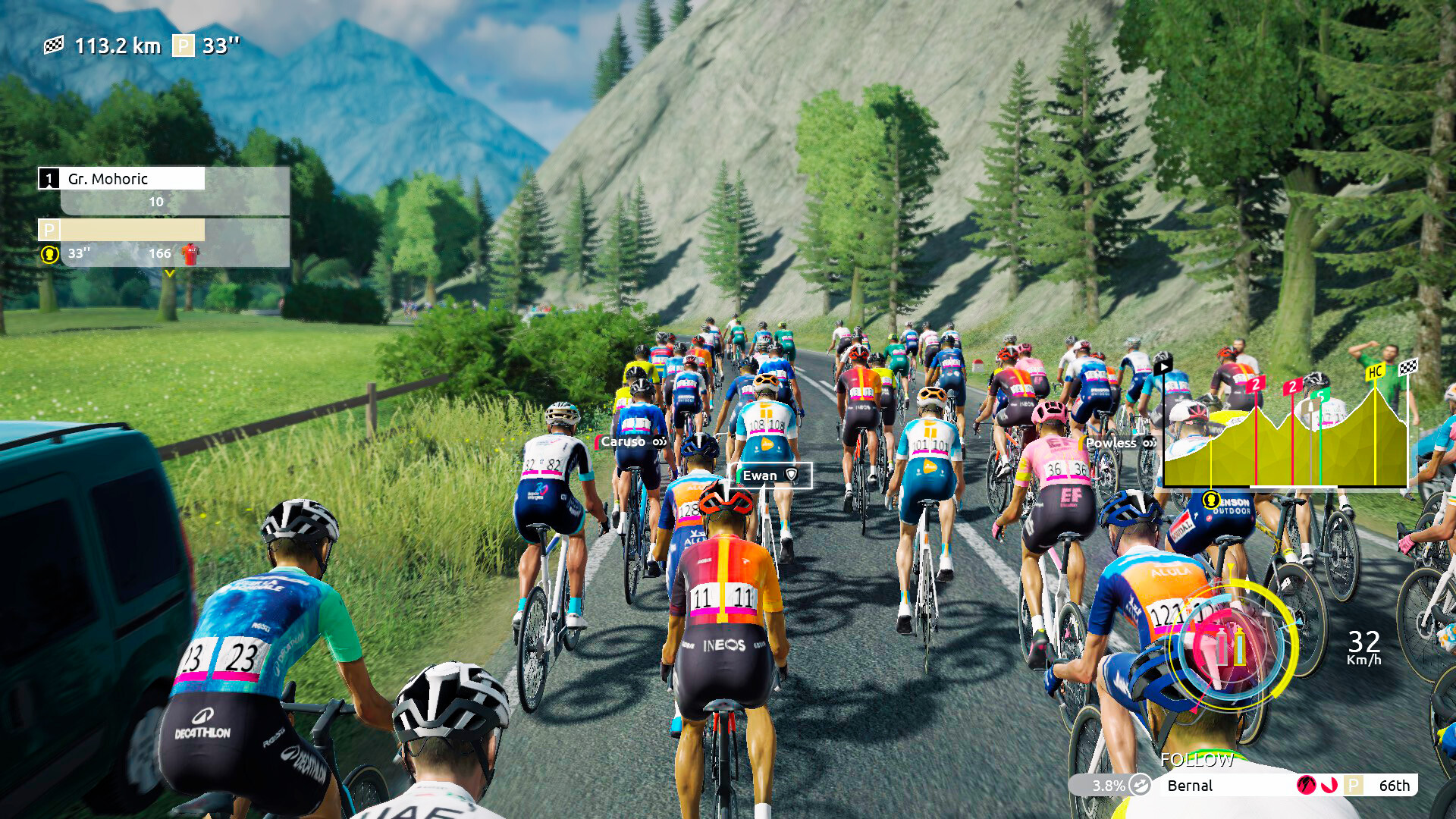
Task: Select Bernal's name in the bottom bar
Action: [1189, 785]
